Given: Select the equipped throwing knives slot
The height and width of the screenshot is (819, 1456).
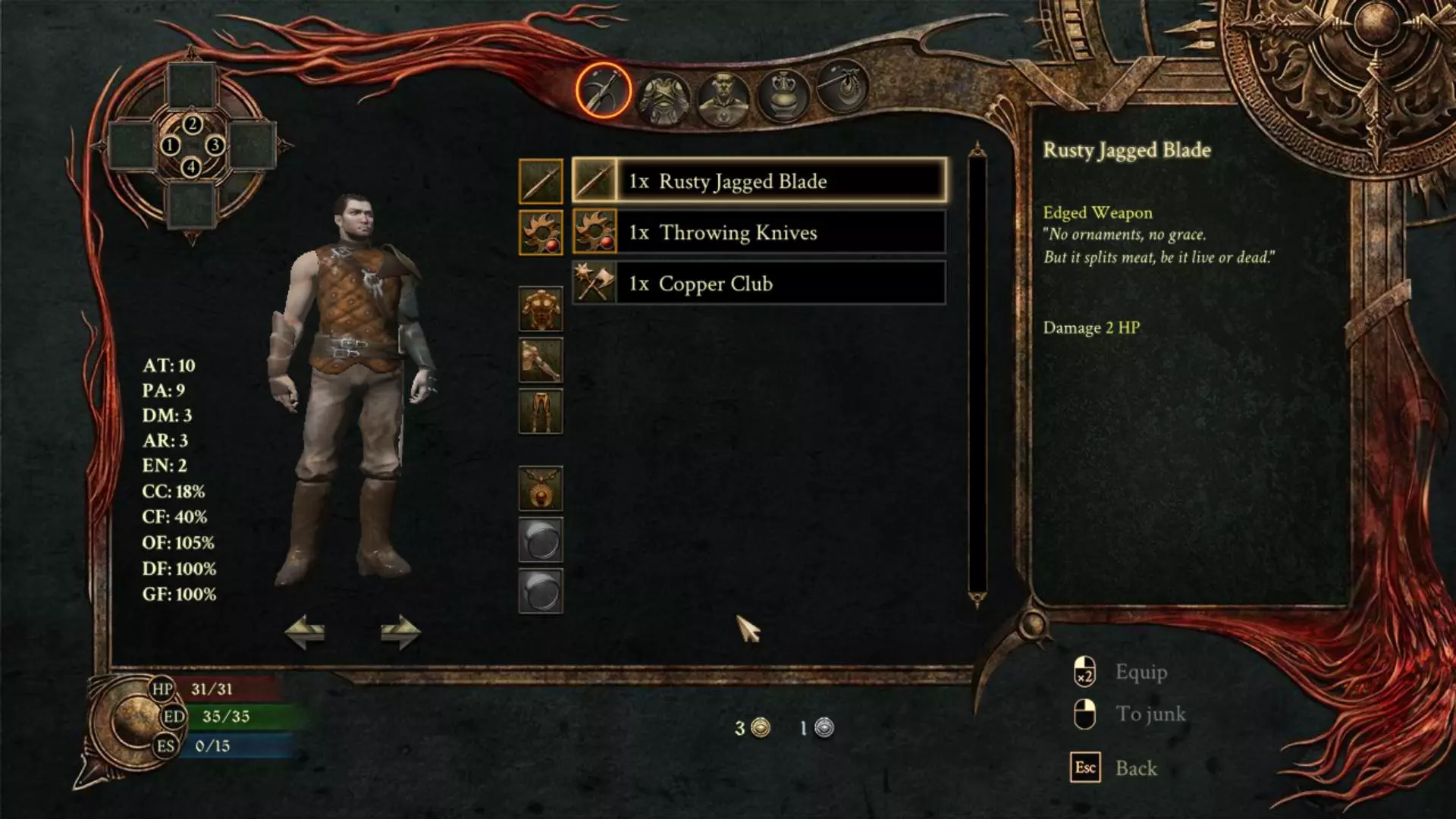Looking at the screenshot, I should (541, 232).
